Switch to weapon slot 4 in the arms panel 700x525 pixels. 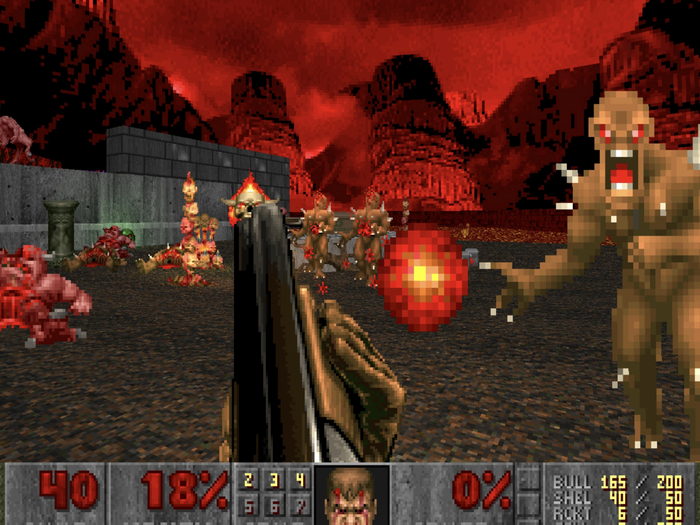pyautogui.click(x=297, y=480)
